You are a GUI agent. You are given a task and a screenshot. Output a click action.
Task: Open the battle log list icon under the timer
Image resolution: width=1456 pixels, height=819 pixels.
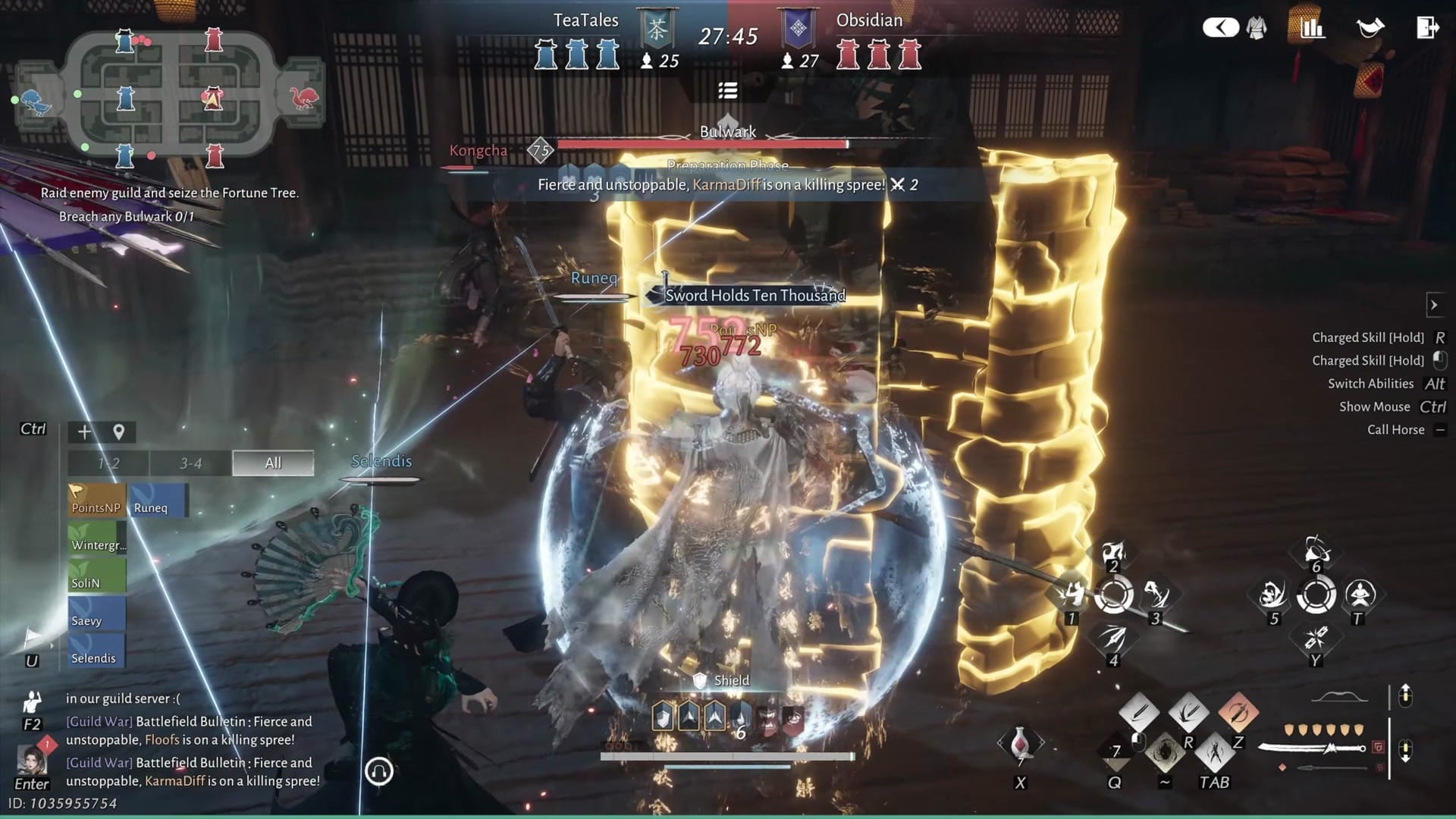(x=727, y=90)
